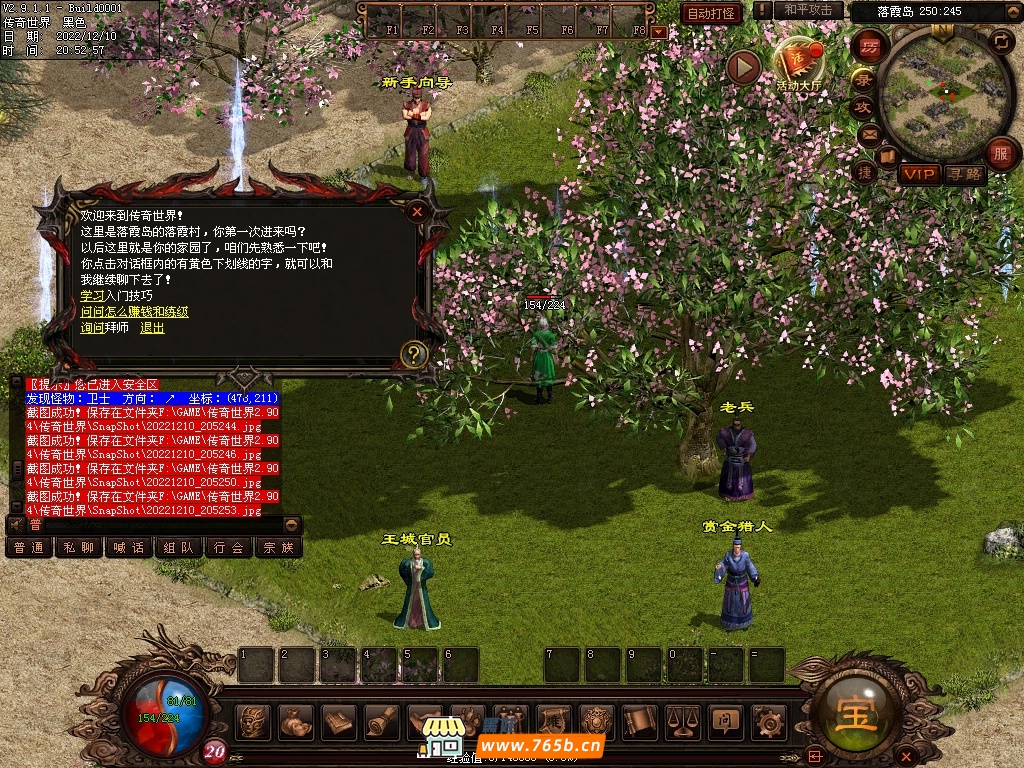Open the VIP panel
Viewport: 1024px width, 768px height.
coord(918,174)
